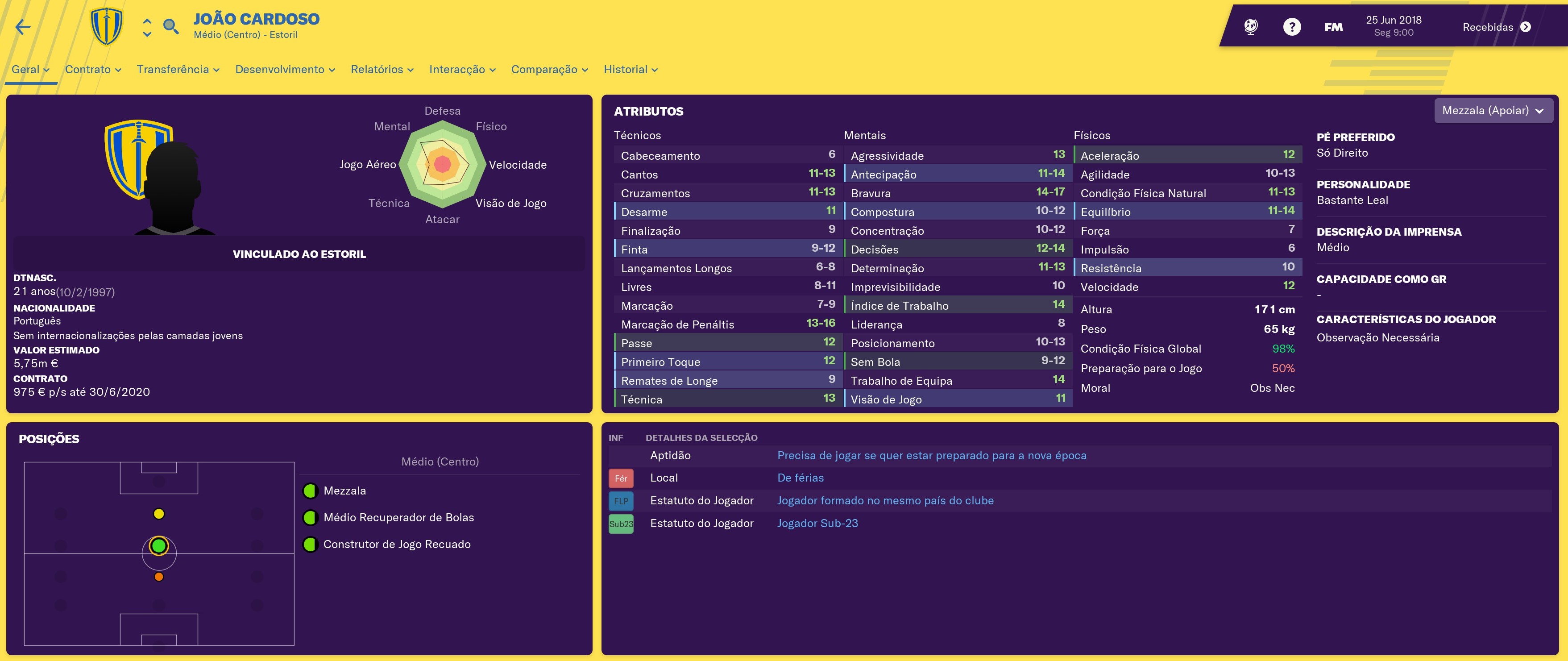Open the Comparação menu
1568x661 pixels.
[549, 69]
